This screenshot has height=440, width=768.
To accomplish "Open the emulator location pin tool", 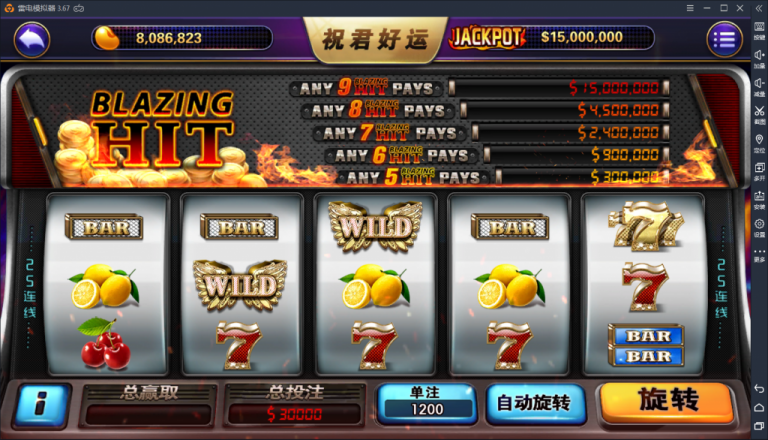I will coord(759,138).
